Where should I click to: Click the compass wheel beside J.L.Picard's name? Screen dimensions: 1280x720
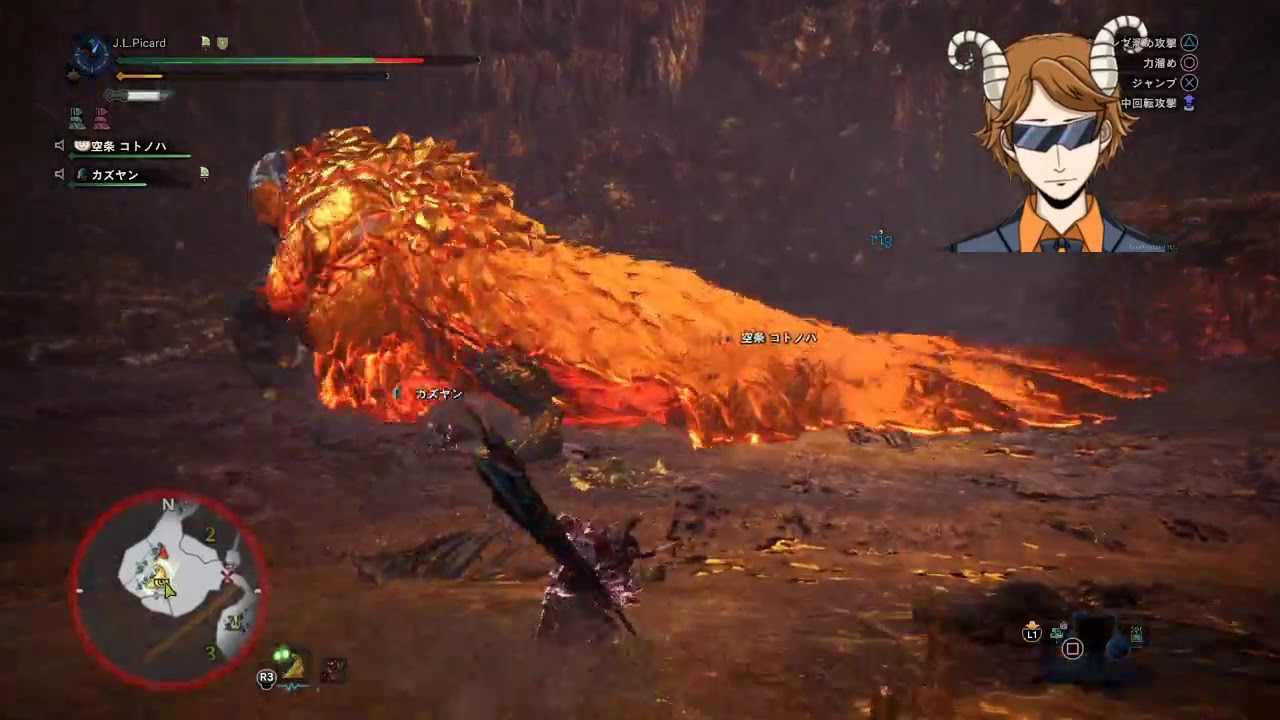[91, 51]
